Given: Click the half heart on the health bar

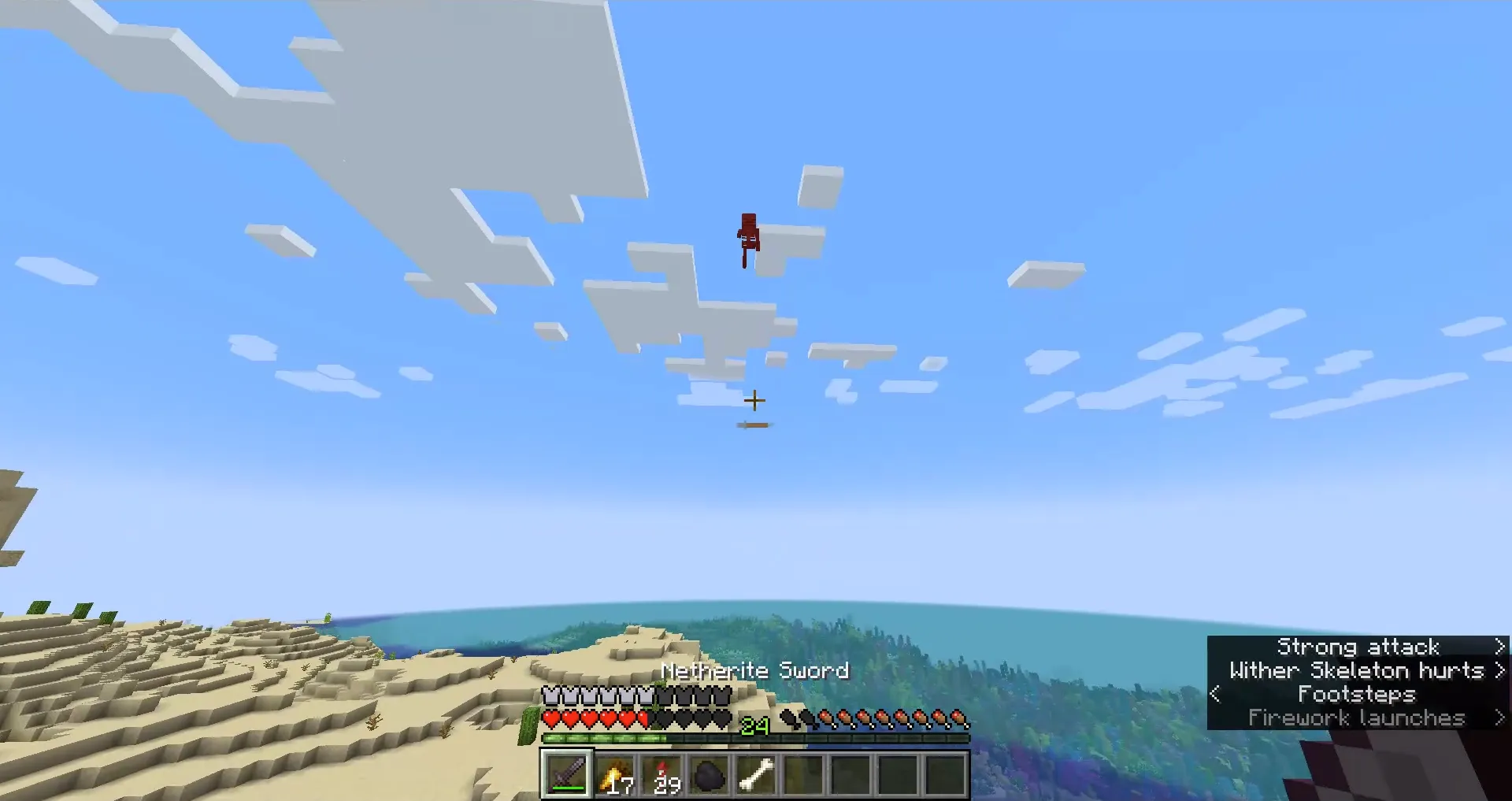Looking at the screenshot, I should (x=643, y=718).
